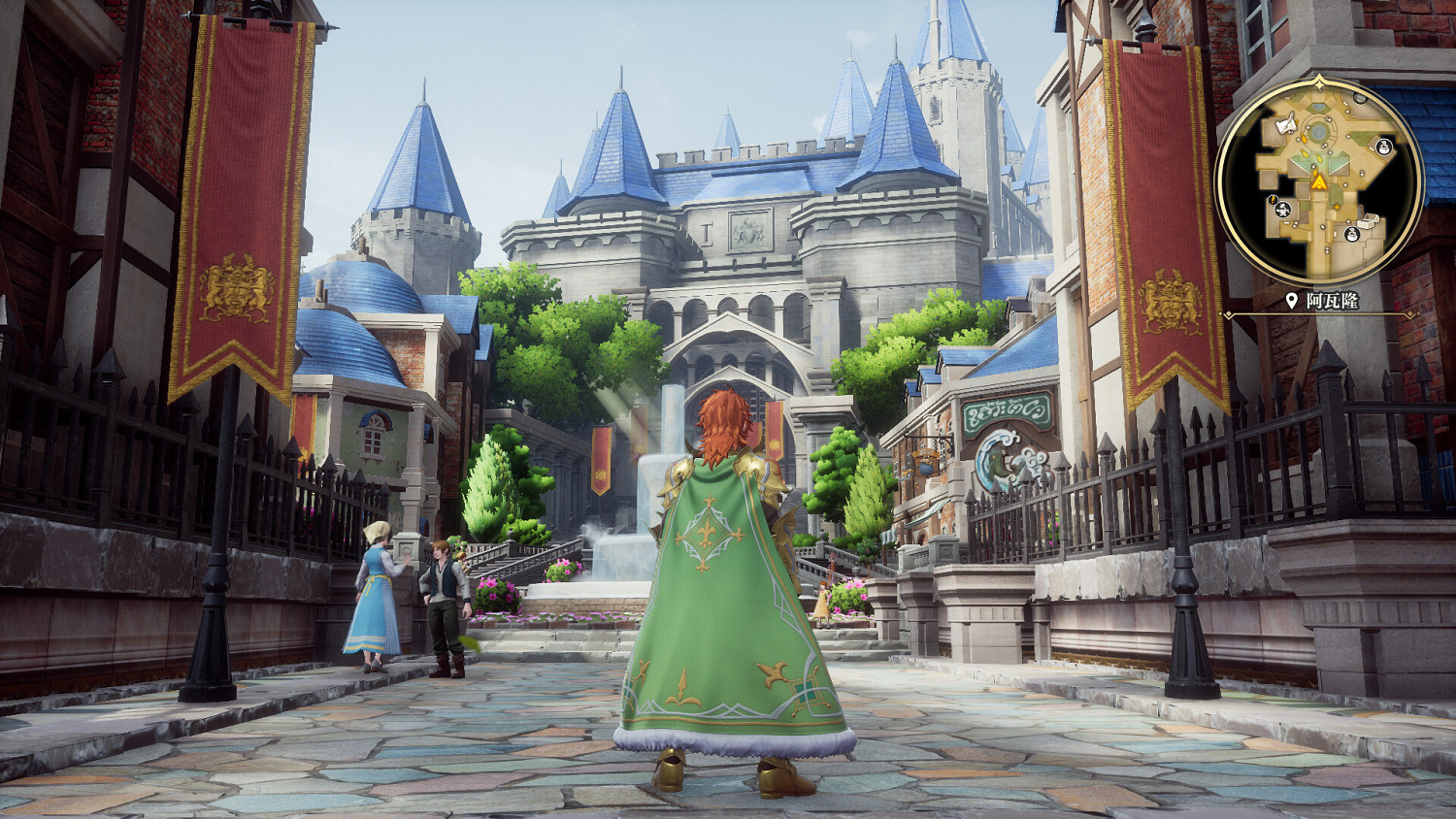Image resolution: width=1456 pixels, height=819 pixels.
Task: Click the treasure chest icon on the minimap
Action: 1367,222
